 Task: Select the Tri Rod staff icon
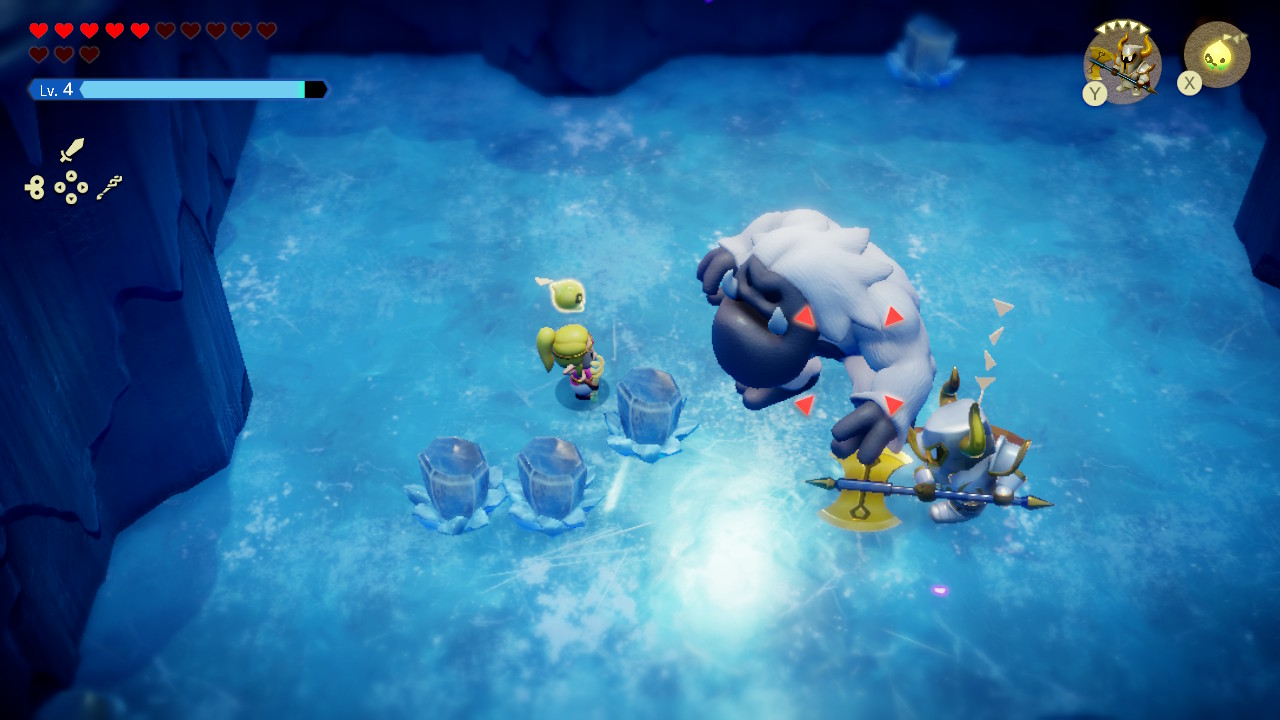coord(109,187)
